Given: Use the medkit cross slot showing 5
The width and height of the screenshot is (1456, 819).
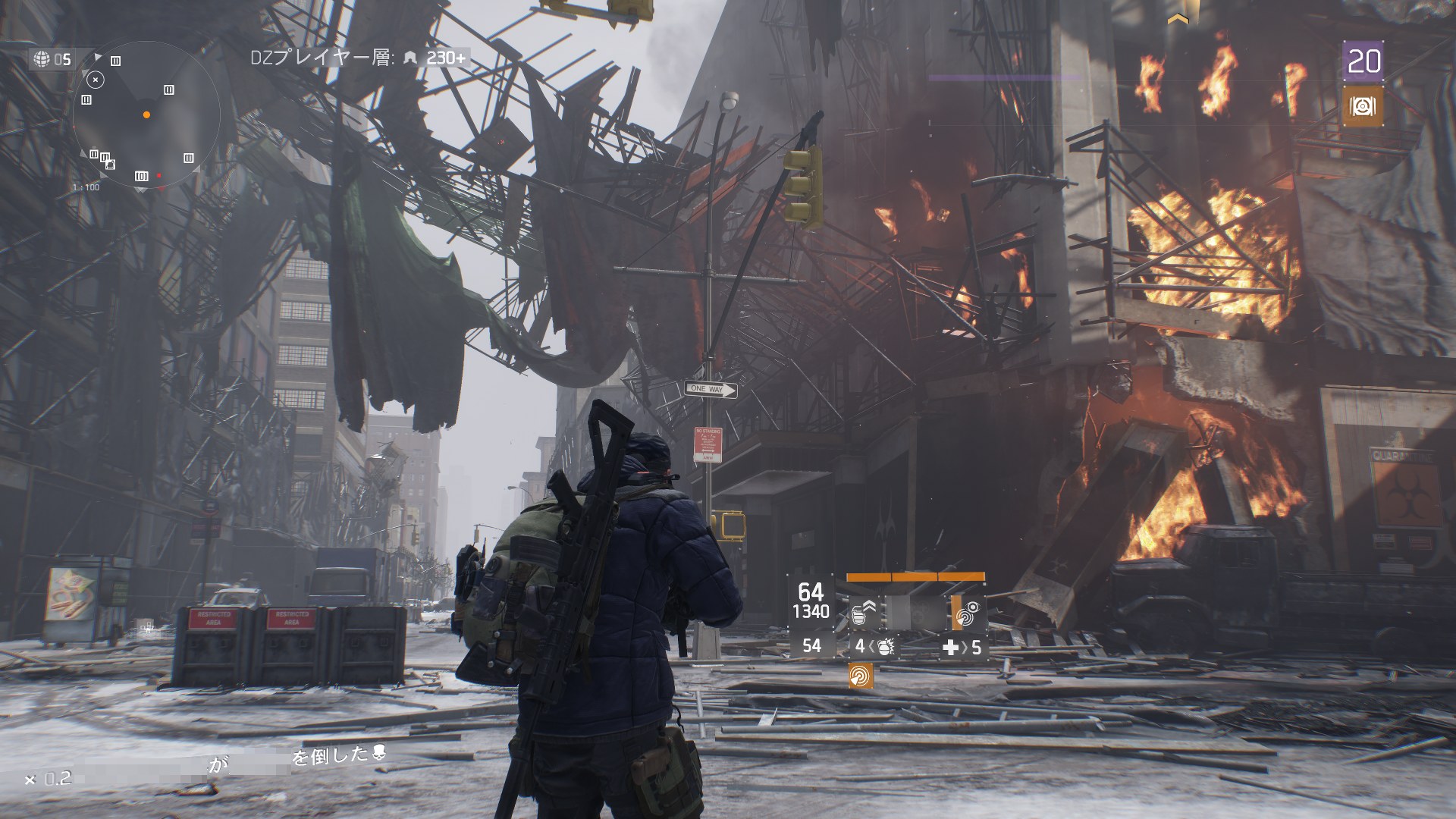Looking at the screenshot, I should point(962,647).
